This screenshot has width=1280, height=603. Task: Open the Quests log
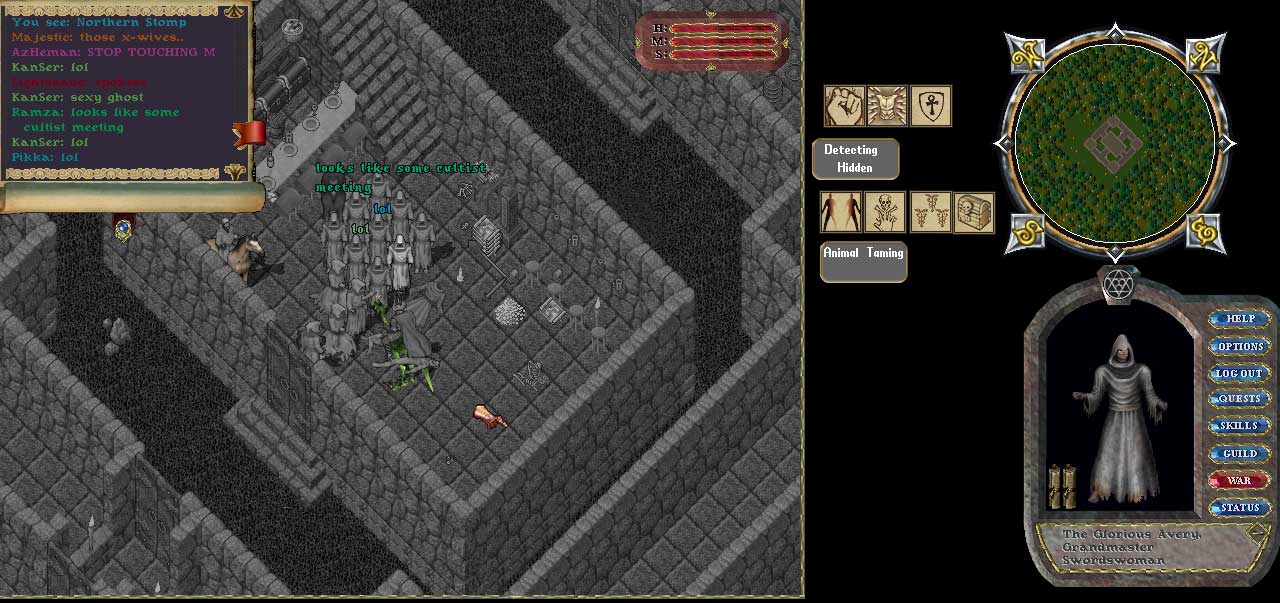tap(1240, 399)
